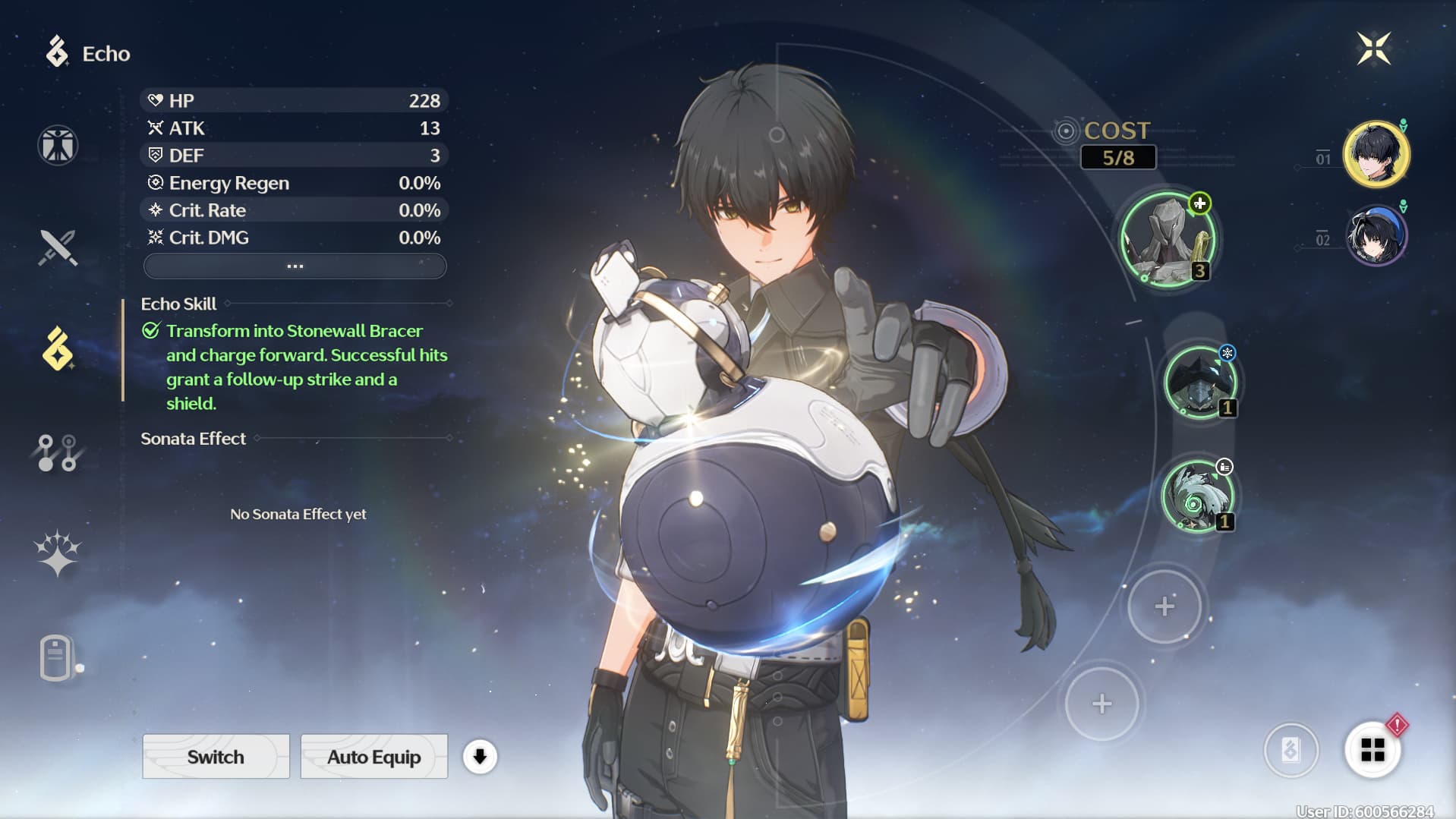This screenshot has height=819, width=1456.
Task: Select the highlighted yellow Echo tab
Action: tap(58, 349)
